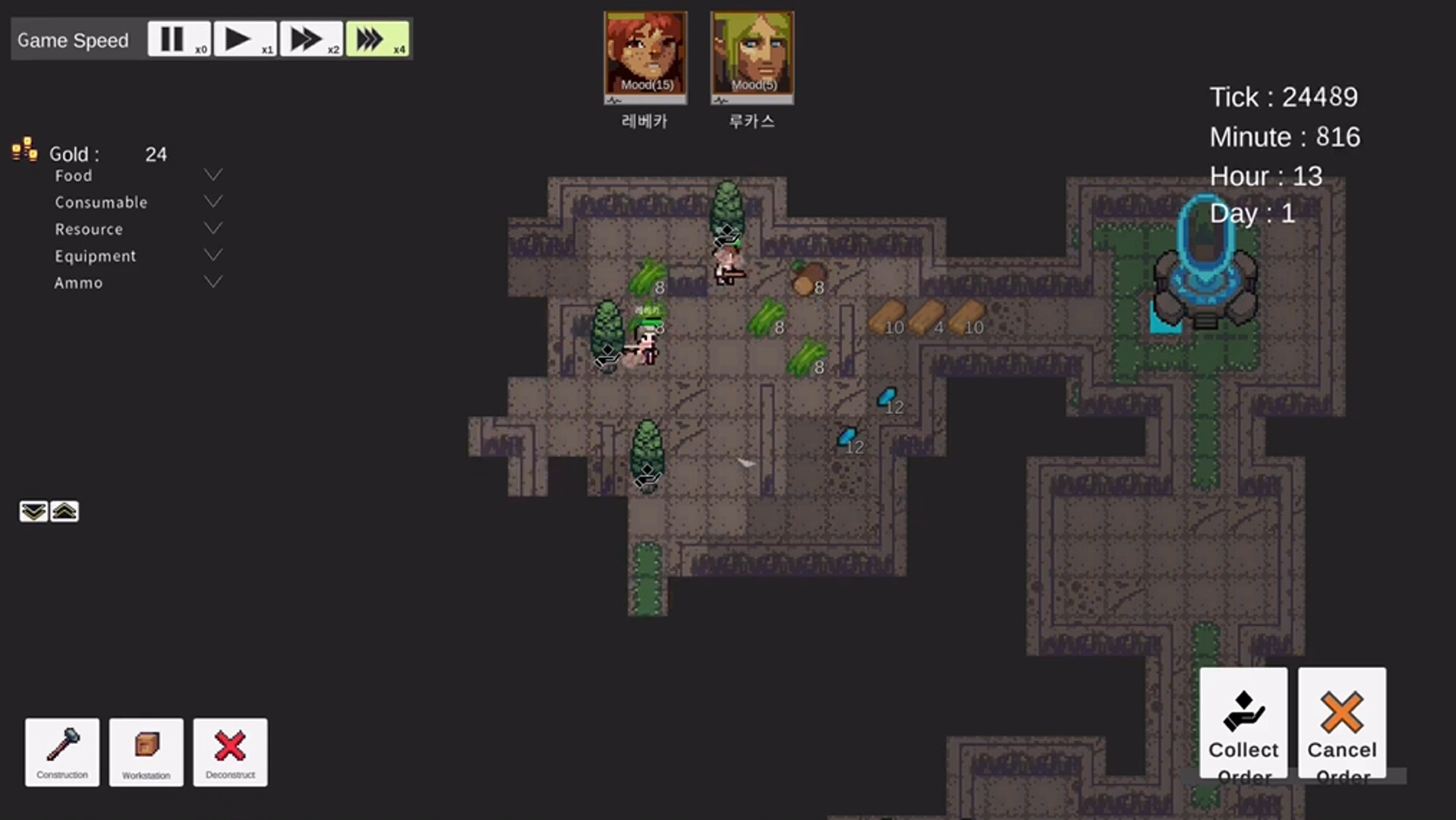Click the gold coins icon

24,150
